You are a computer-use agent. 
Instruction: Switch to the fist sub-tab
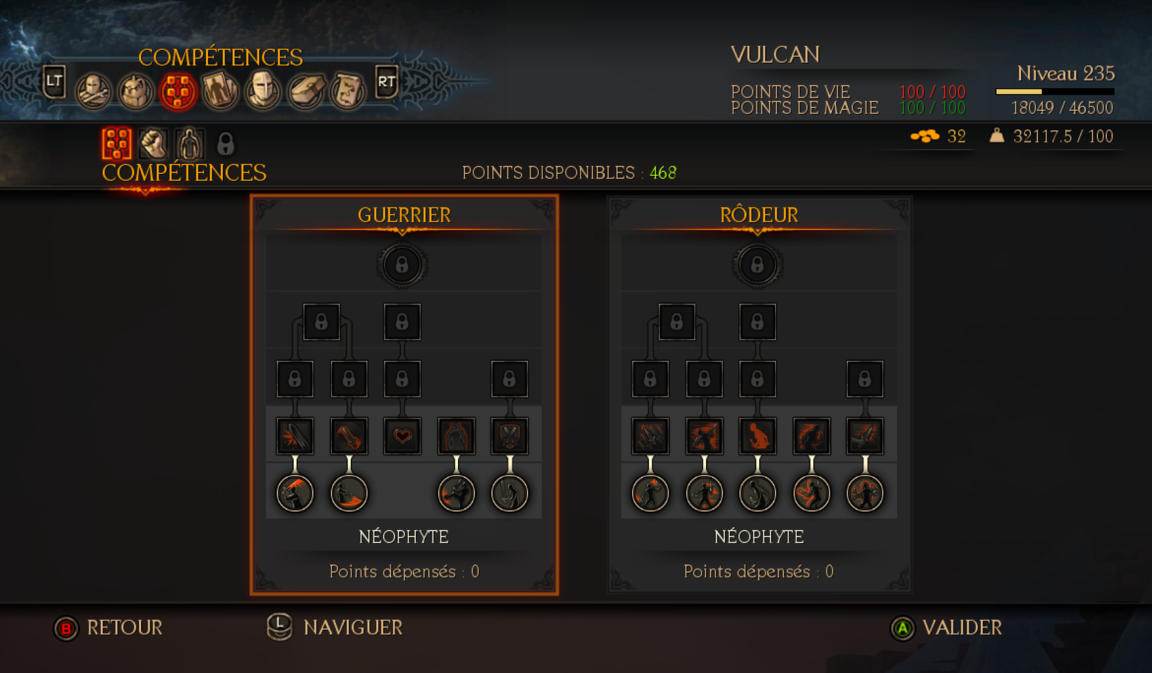click(153, 144)
